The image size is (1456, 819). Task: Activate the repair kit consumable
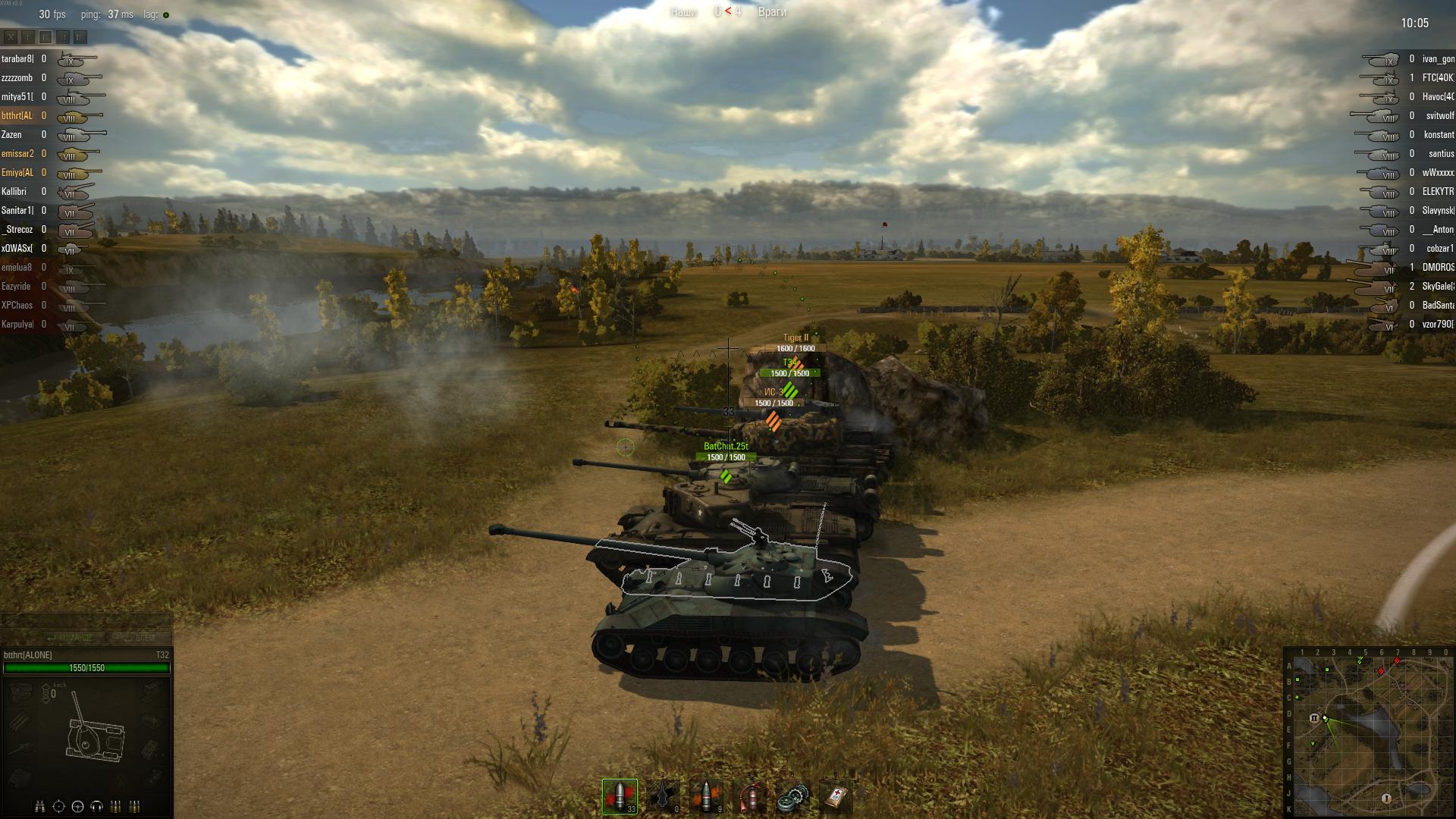pyautogui.click(x=792, y=796)
